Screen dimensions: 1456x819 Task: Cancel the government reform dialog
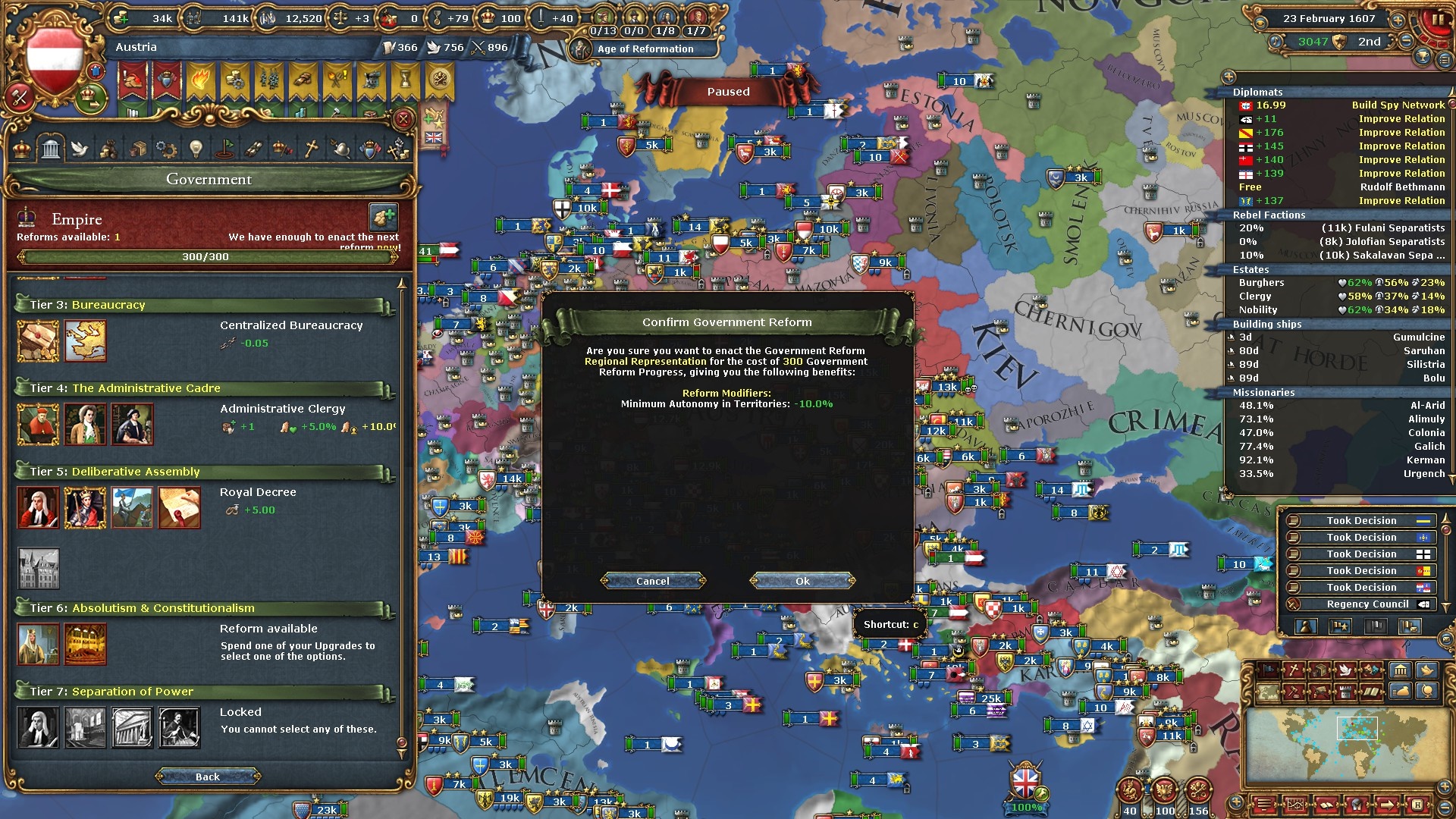(652, 581)
